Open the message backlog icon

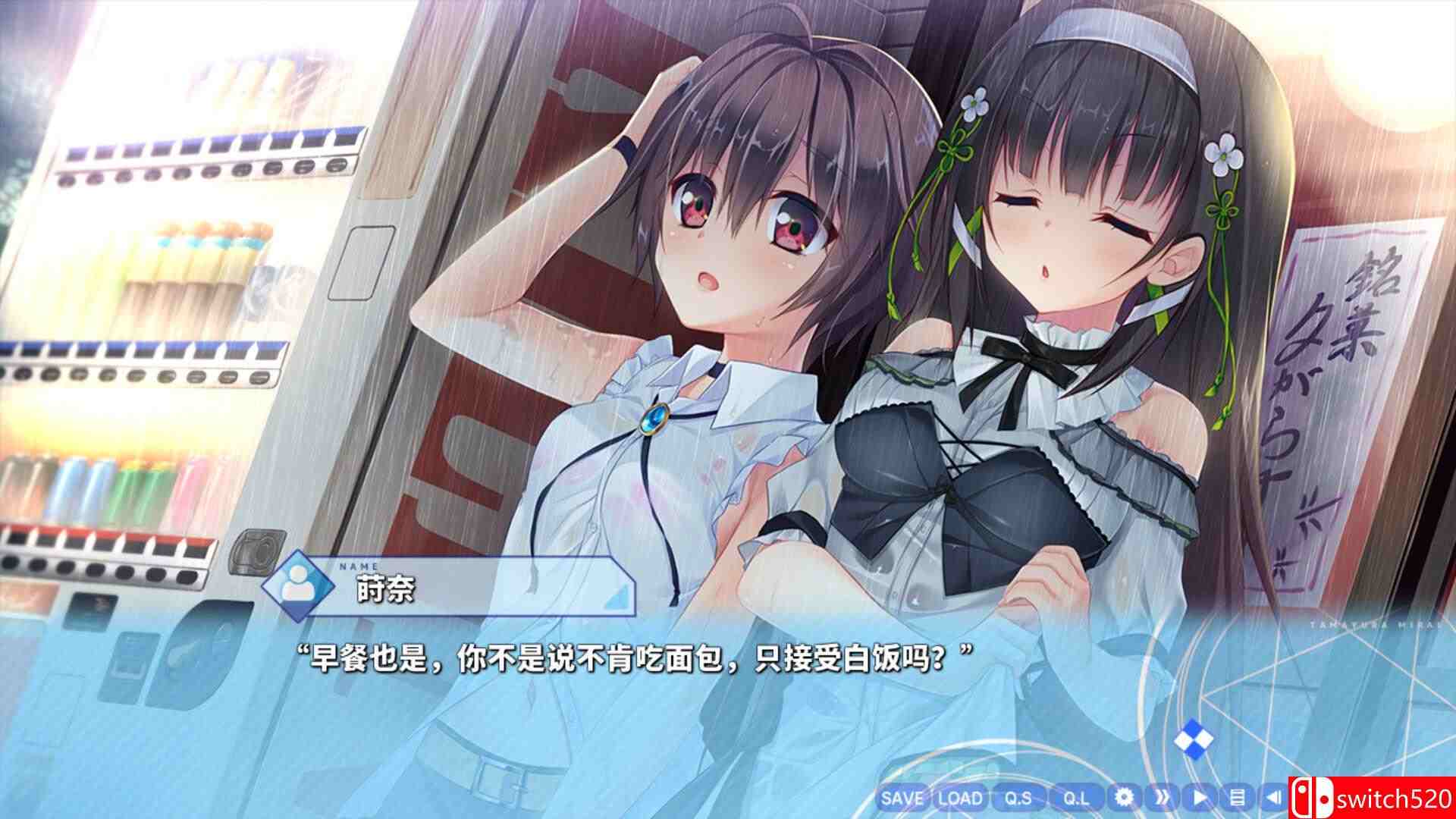[1238, 796]
